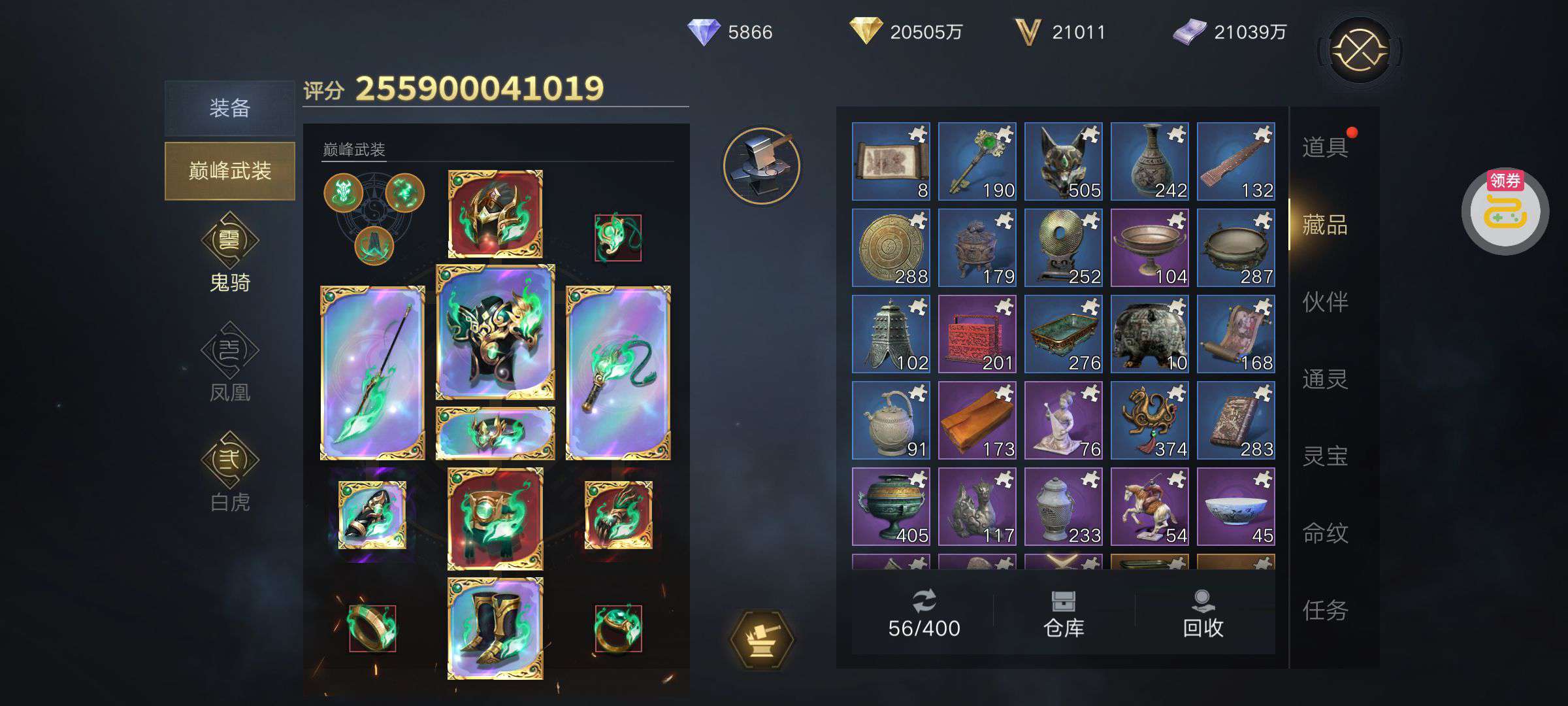Select the equipped helmet slot
Viewport: 1568px width, 706px height.
click(495, 214)
